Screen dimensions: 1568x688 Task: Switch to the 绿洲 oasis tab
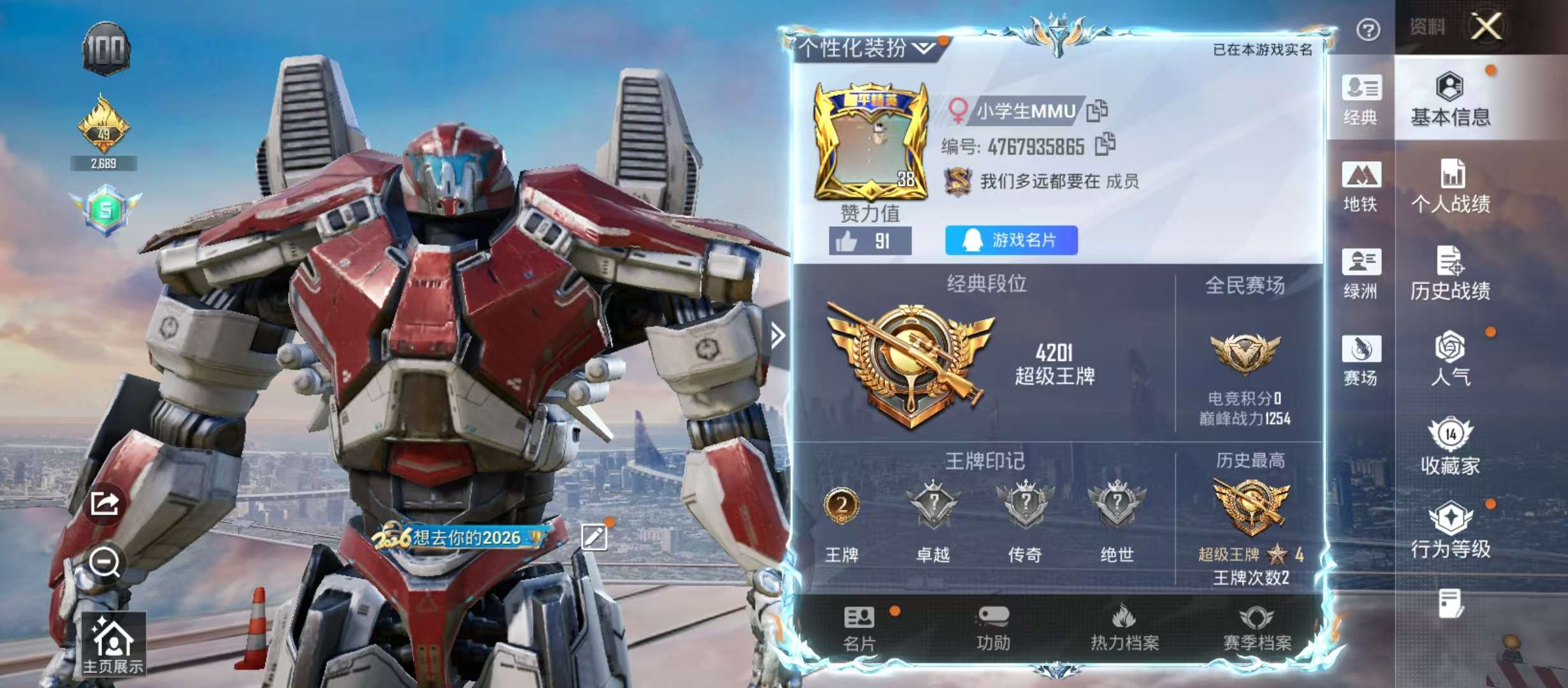click(1361, 274)
